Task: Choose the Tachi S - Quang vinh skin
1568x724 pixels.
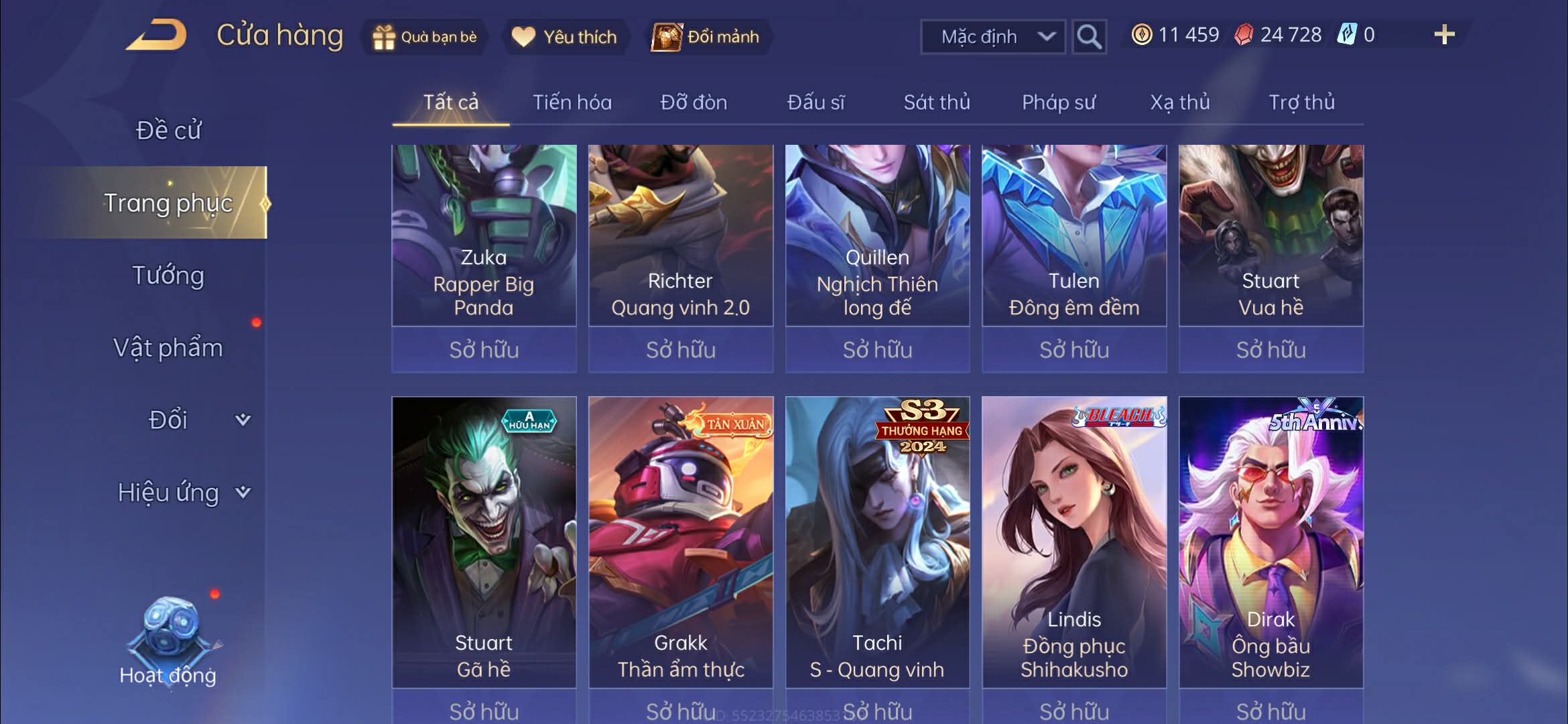Action: point(877,542)
